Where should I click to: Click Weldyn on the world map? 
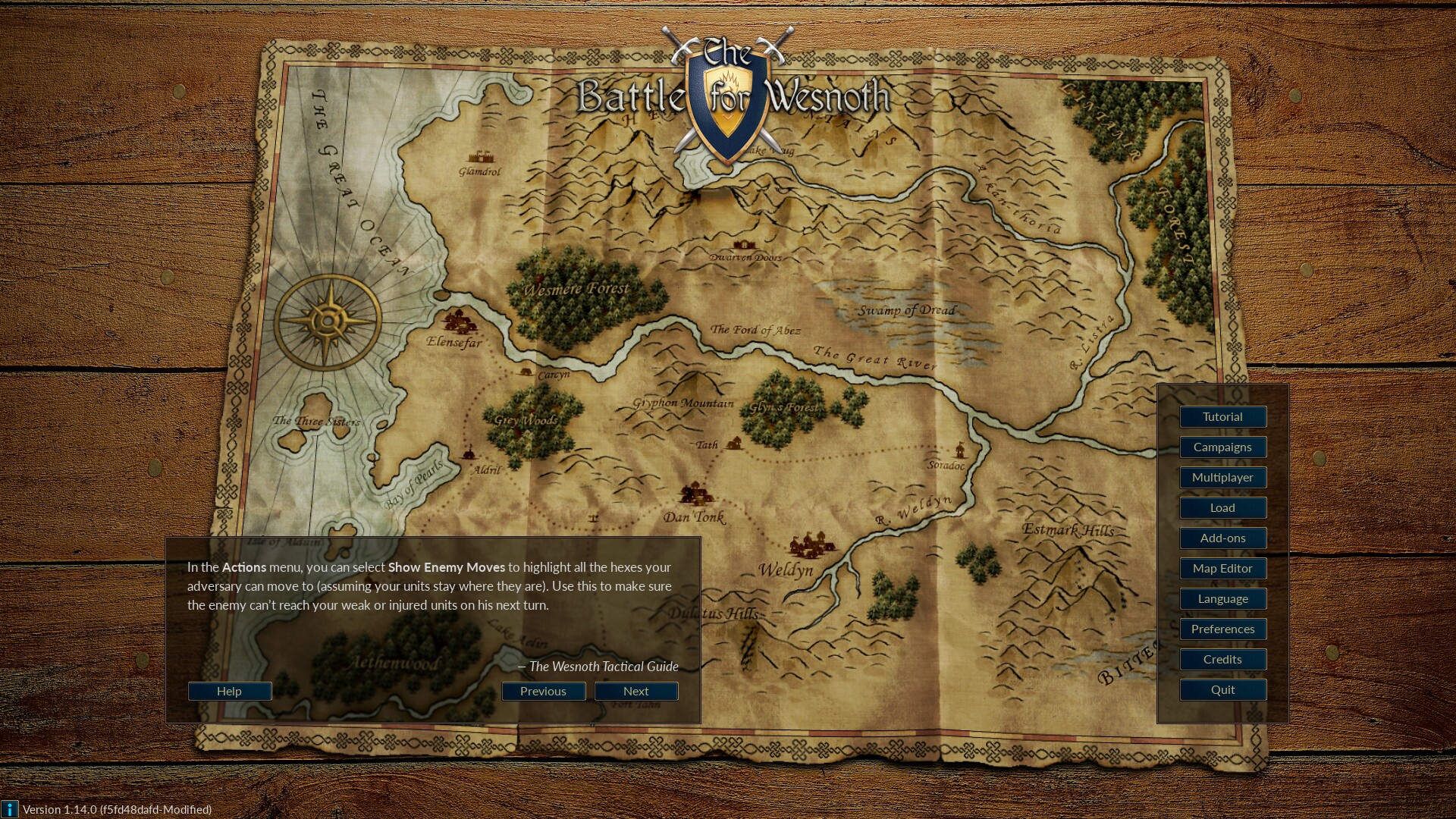click(x=786, y=570)
